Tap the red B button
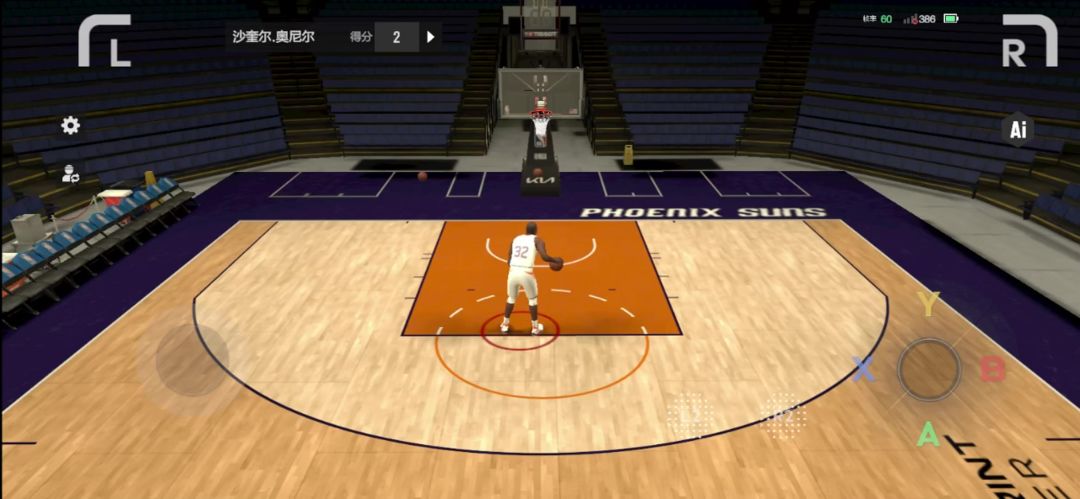The height and width of the screenshot is (499, 1080). click(992, 369)
